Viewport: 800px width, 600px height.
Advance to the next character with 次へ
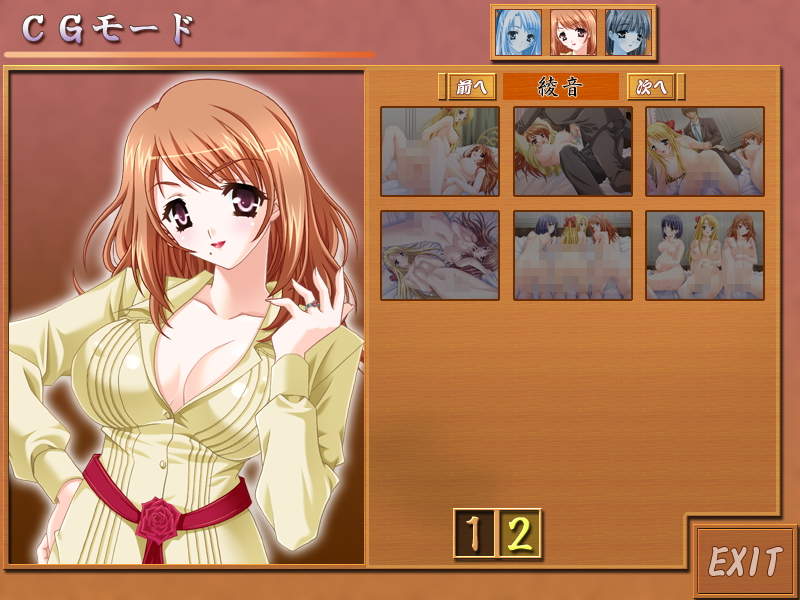651,87
